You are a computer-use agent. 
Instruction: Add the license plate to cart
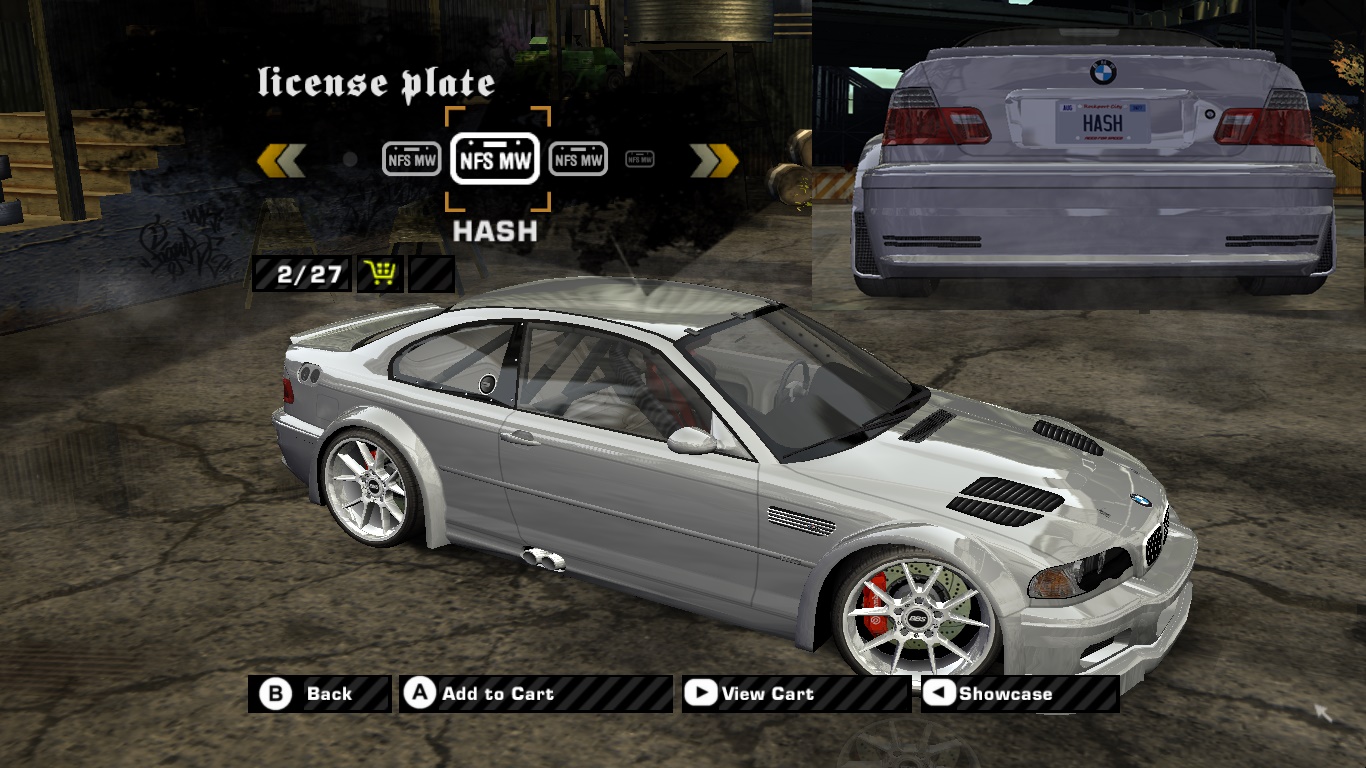pos(535,694)
